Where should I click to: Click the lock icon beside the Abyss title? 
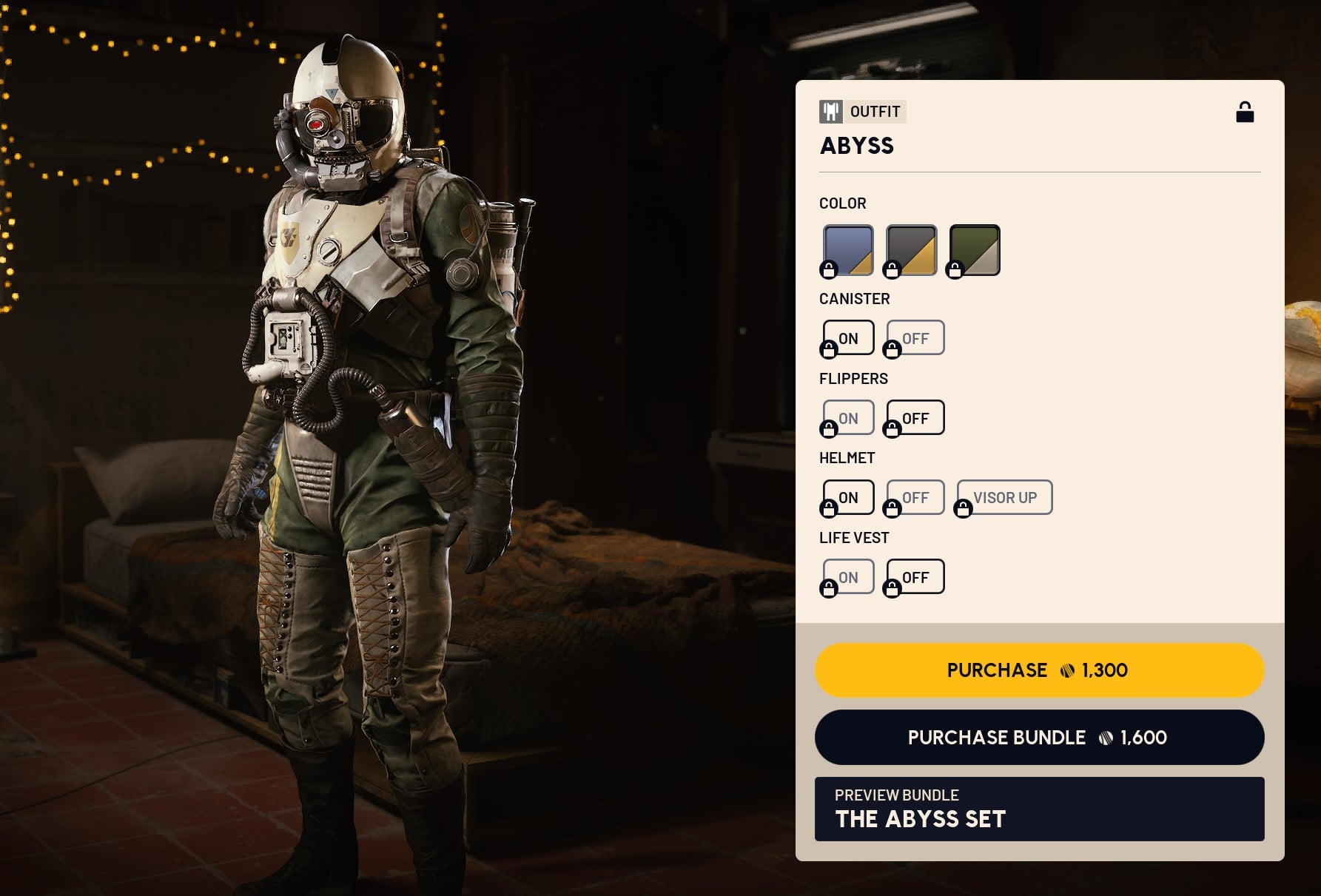pyautogui.click(x=1245, y=112)
